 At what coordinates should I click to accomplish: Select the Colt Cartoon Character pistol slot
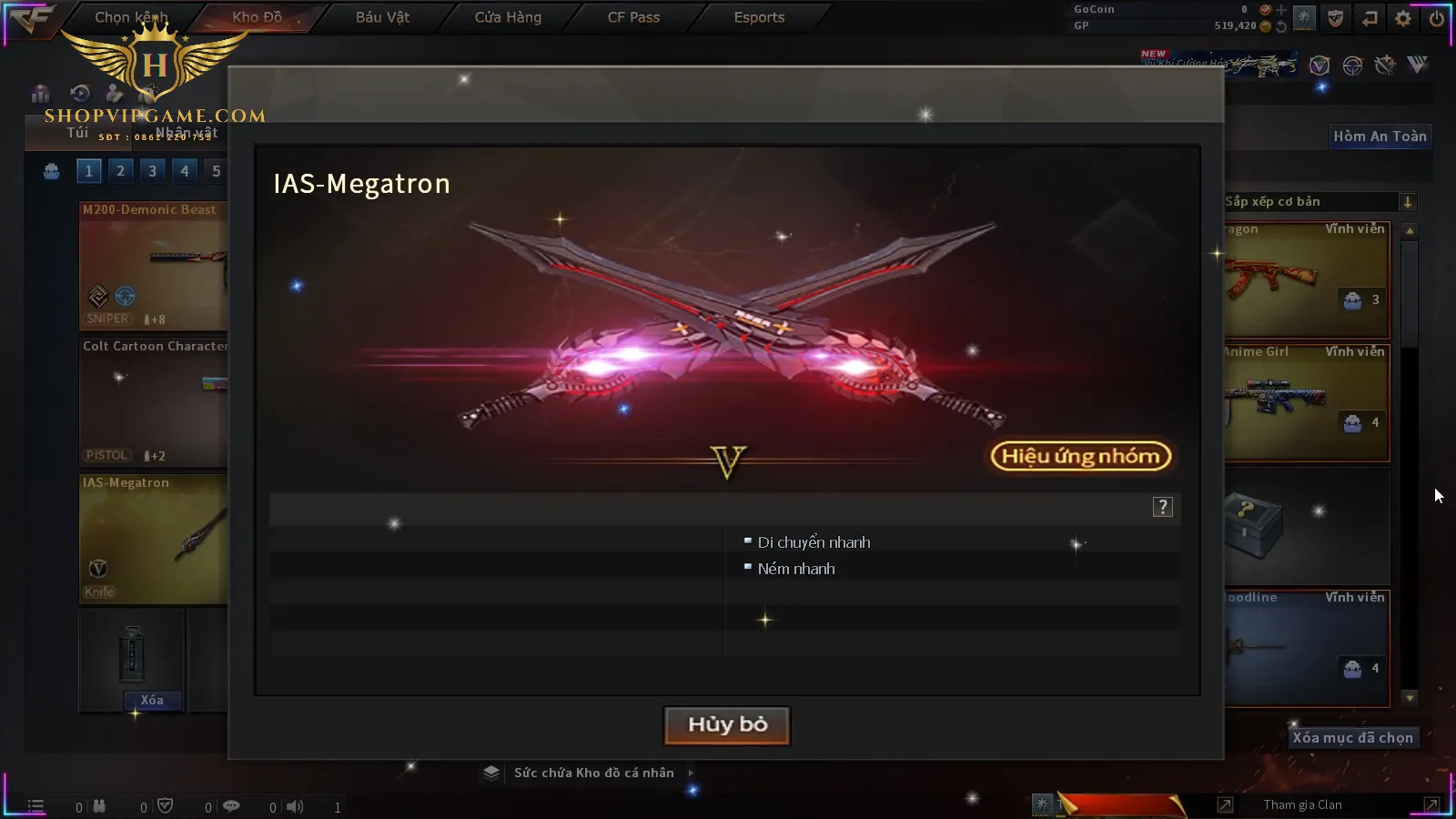[x=153, y=402]
